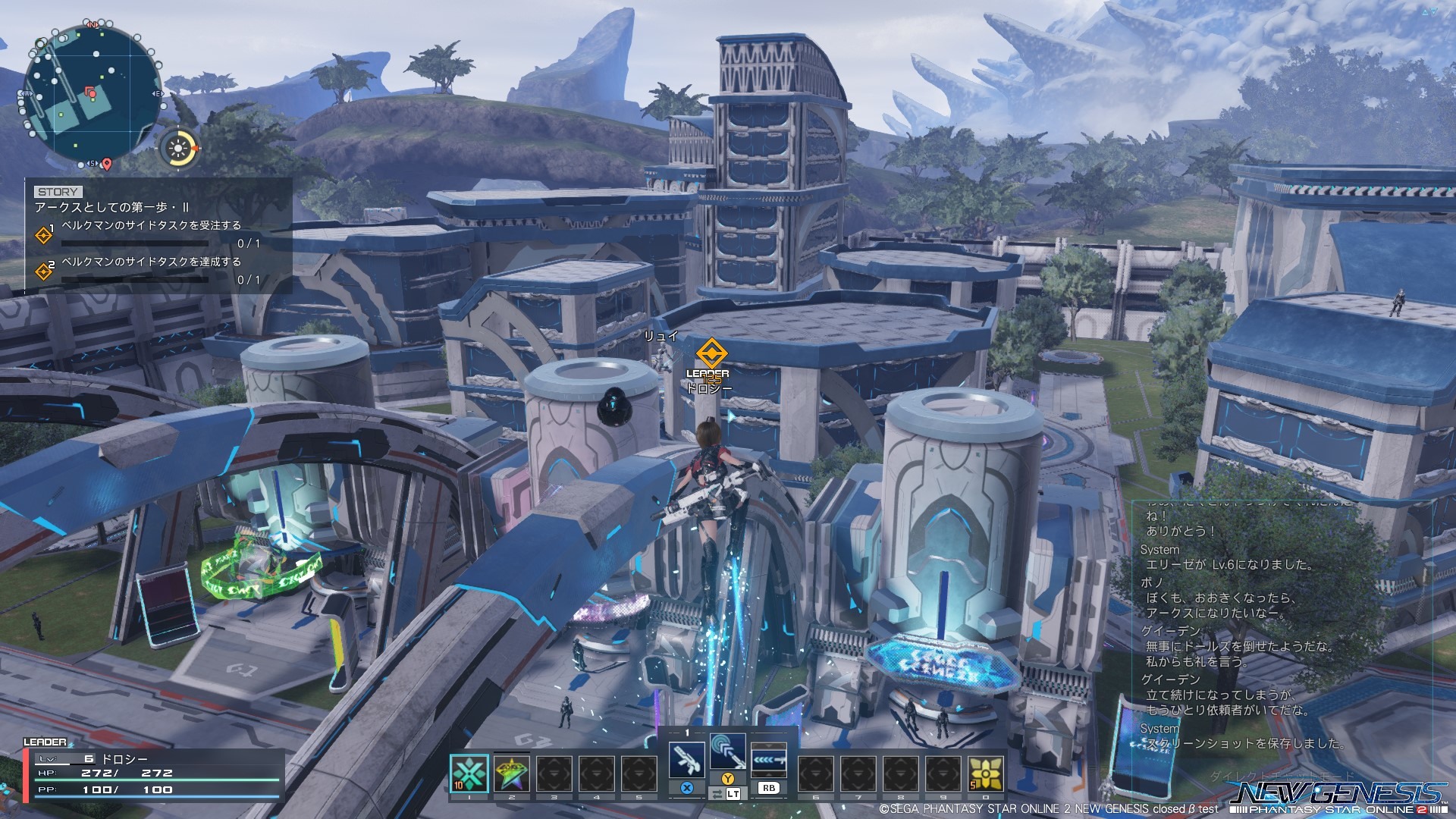Image resolution: width=1456 pixels, height=819 pixels.
Task: Activate the rifle normal attack icon
Action: 686,759
